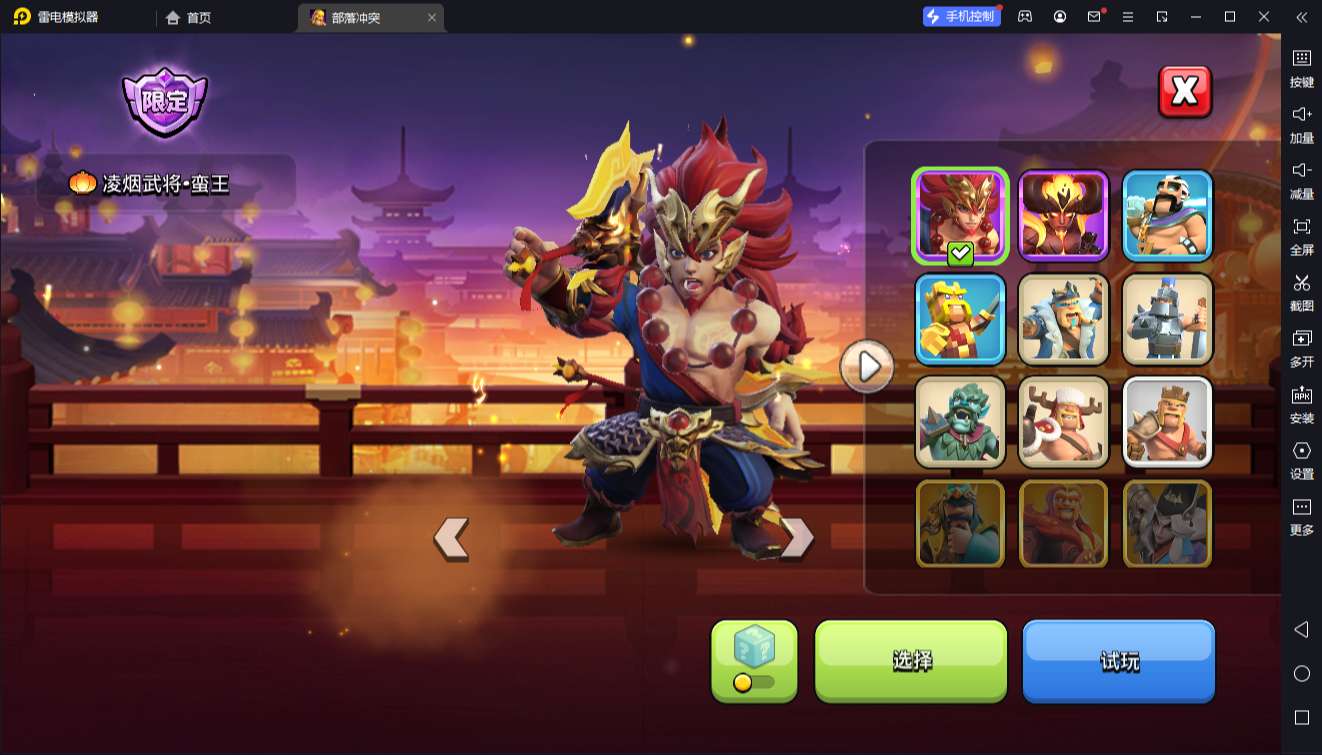1322x755 pixels.
Task: Choose the antlered reindeer king skin
Action: coord(1063,421)
